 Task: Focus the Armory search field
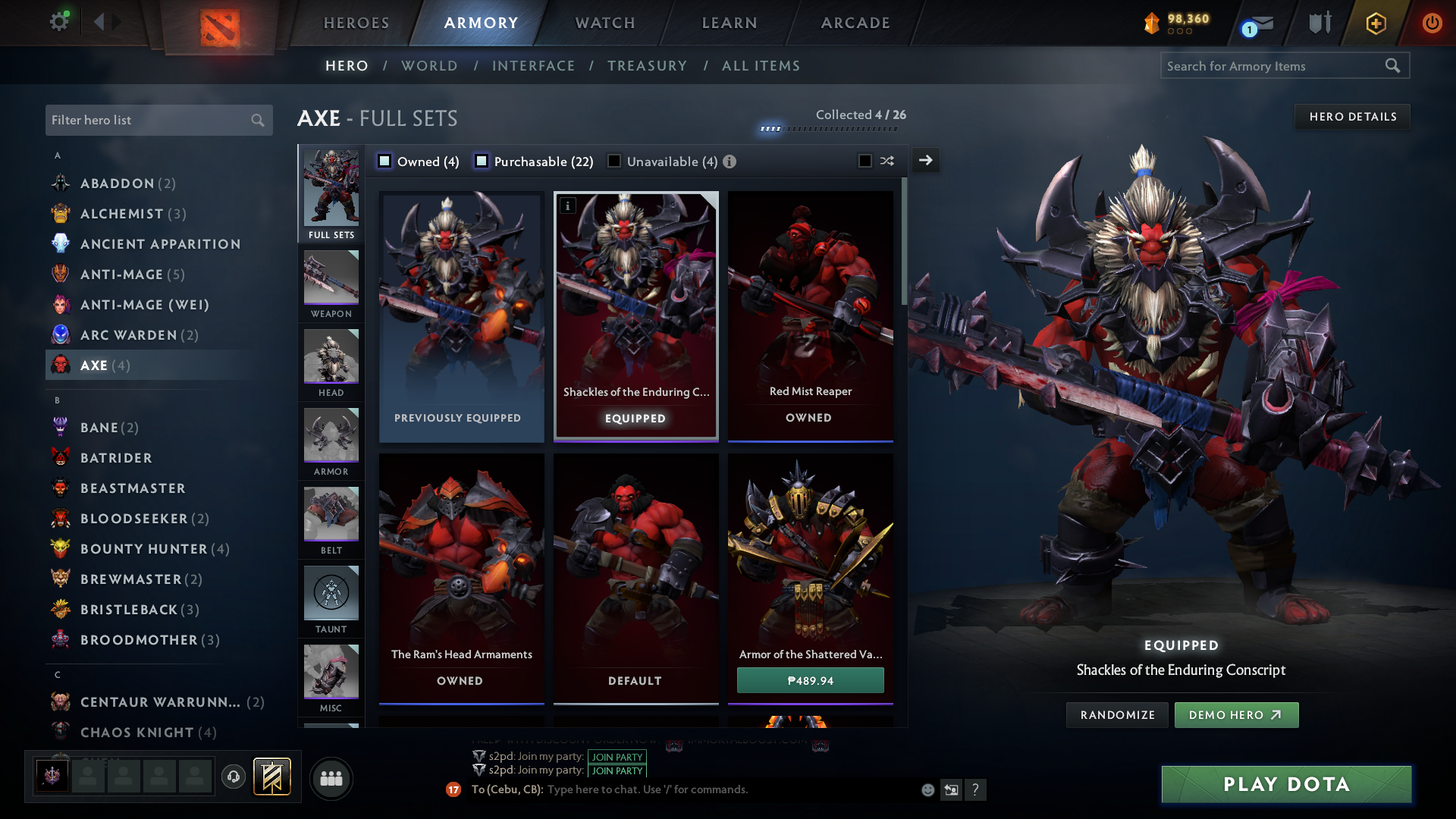click(1274, 66)
